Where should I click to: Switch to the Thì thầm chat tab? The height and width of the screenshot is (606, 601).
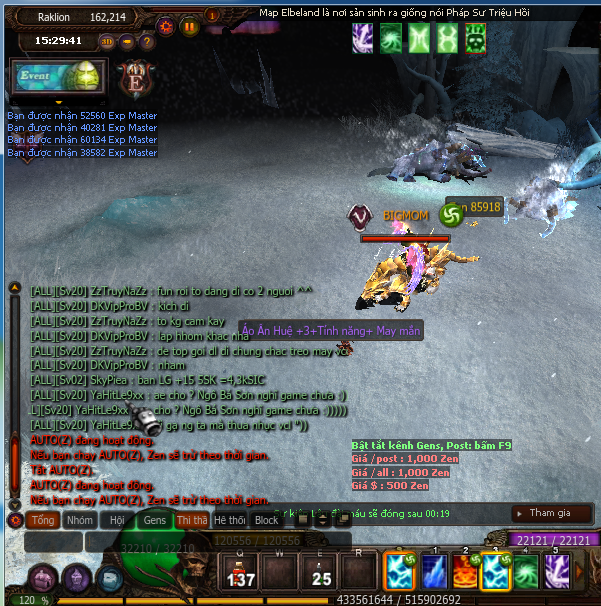pyautogui.click(x=192, y=520)
